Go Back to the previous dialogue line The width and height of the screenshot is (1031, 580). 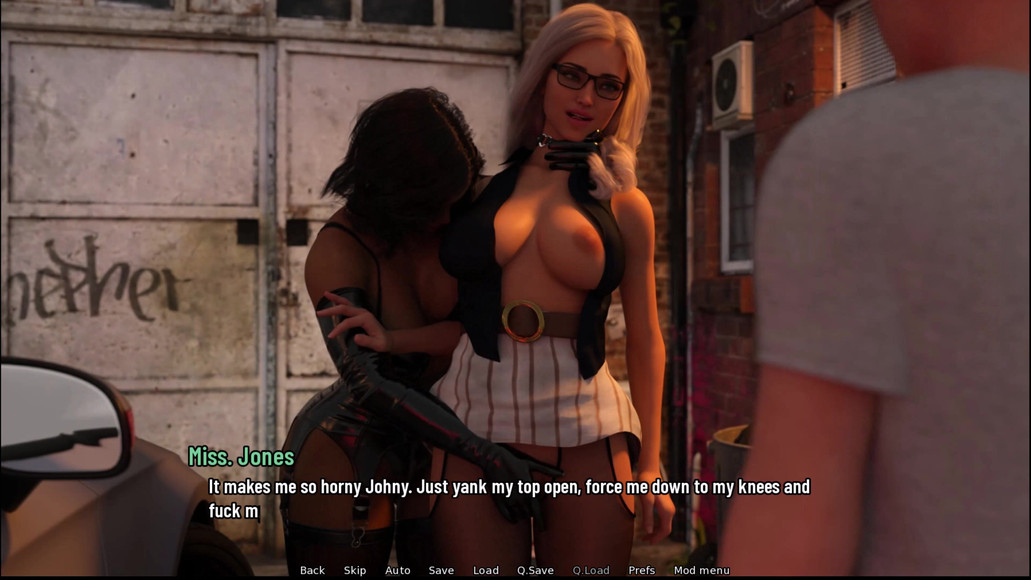312,570
